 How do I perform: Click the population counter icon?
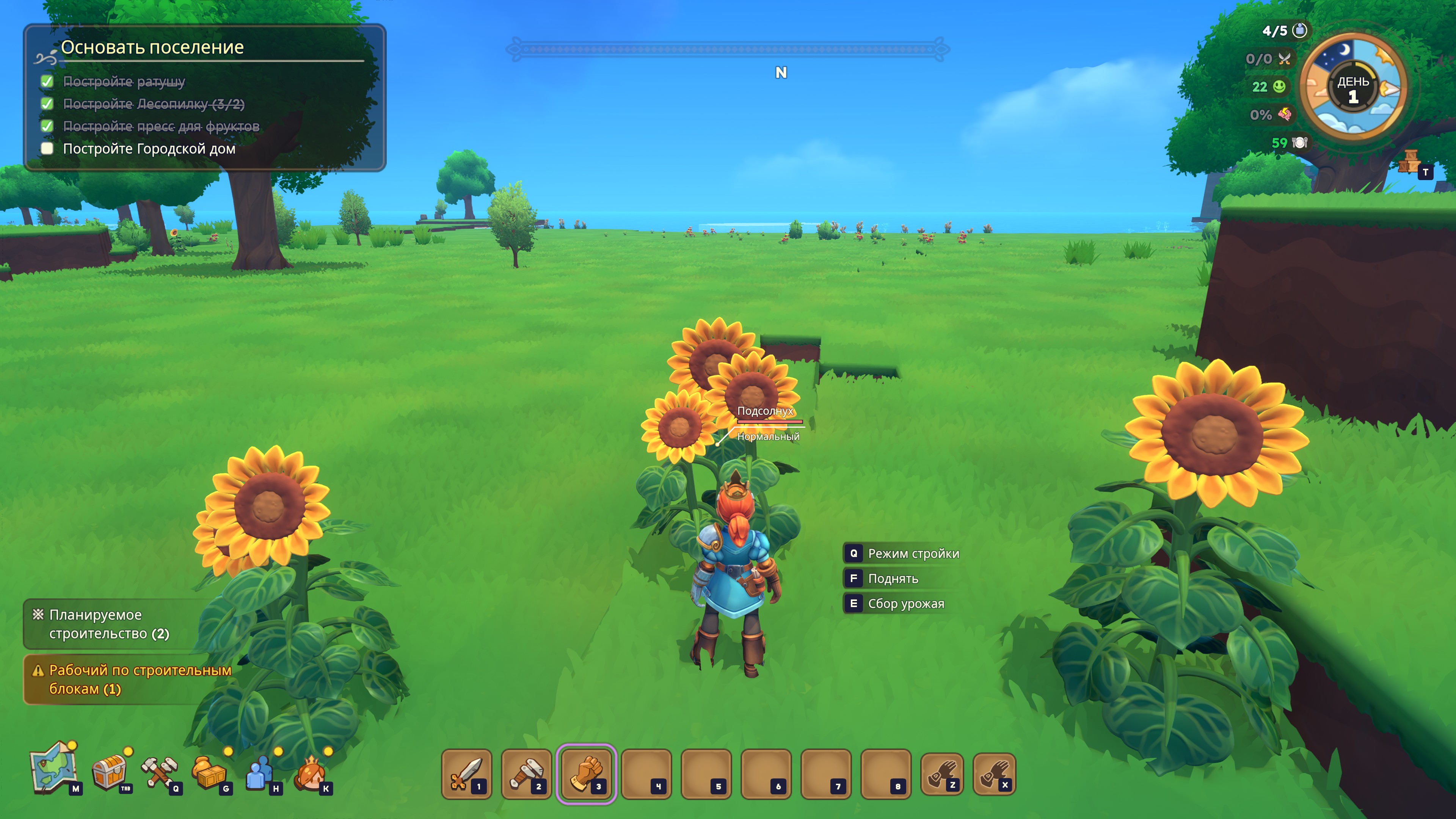[x=1300, y=30]
